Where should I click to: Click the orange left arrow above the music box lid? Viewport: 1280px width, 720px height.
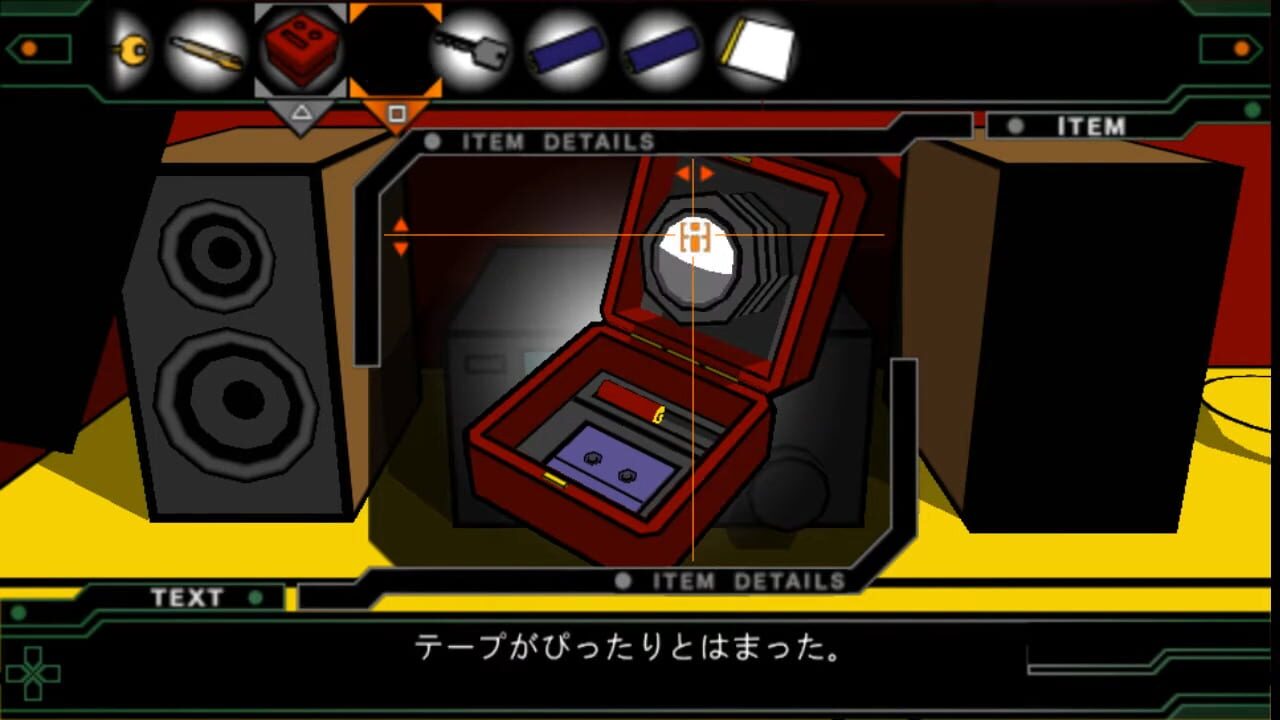(684, 171)
